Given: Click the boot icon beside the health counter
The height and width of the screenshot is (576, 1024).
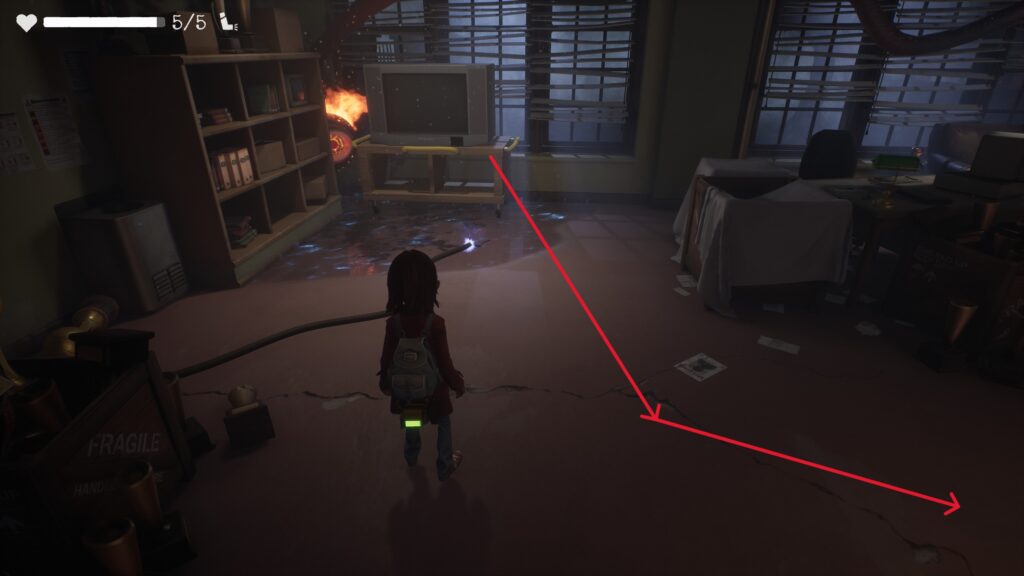Looking at the screenshot, I should click(x=227, y=22).
